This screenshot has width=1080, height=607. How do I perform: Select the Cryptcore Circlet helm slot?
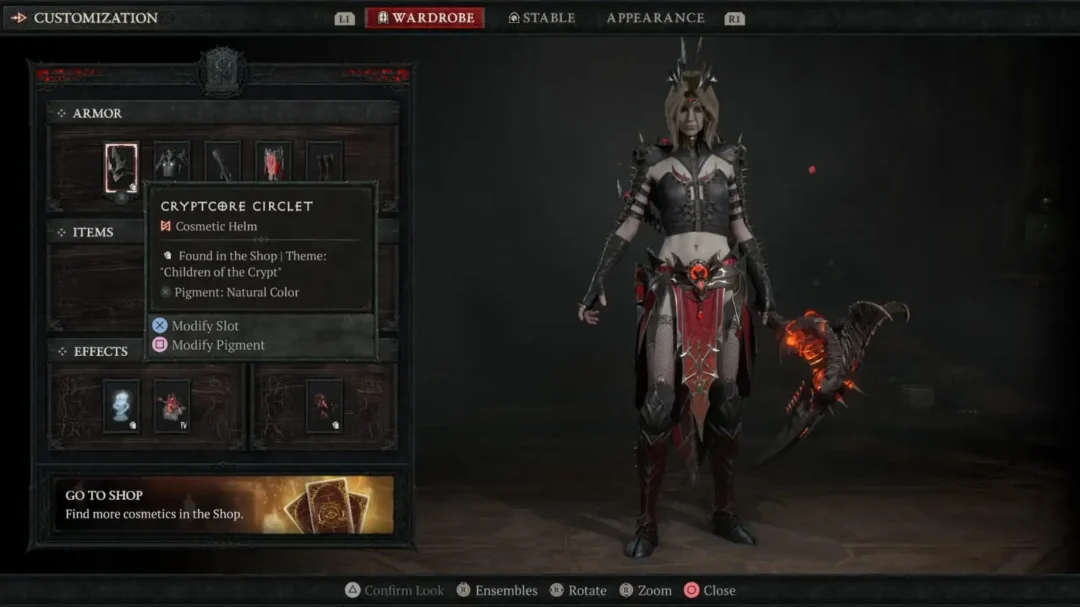pos(121,167)
